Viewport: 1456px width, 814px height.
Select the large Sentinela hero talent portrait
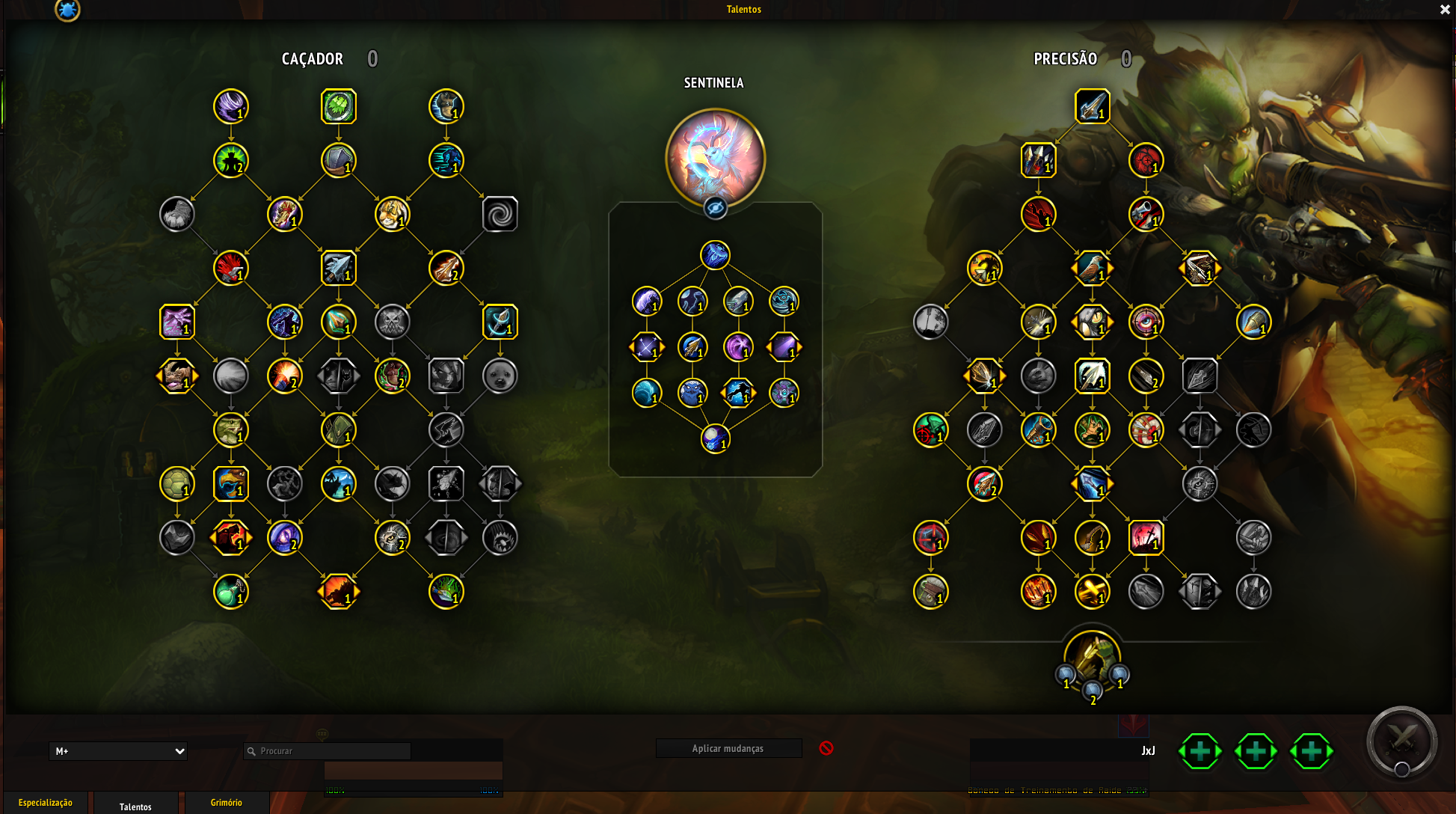[715, 158]
